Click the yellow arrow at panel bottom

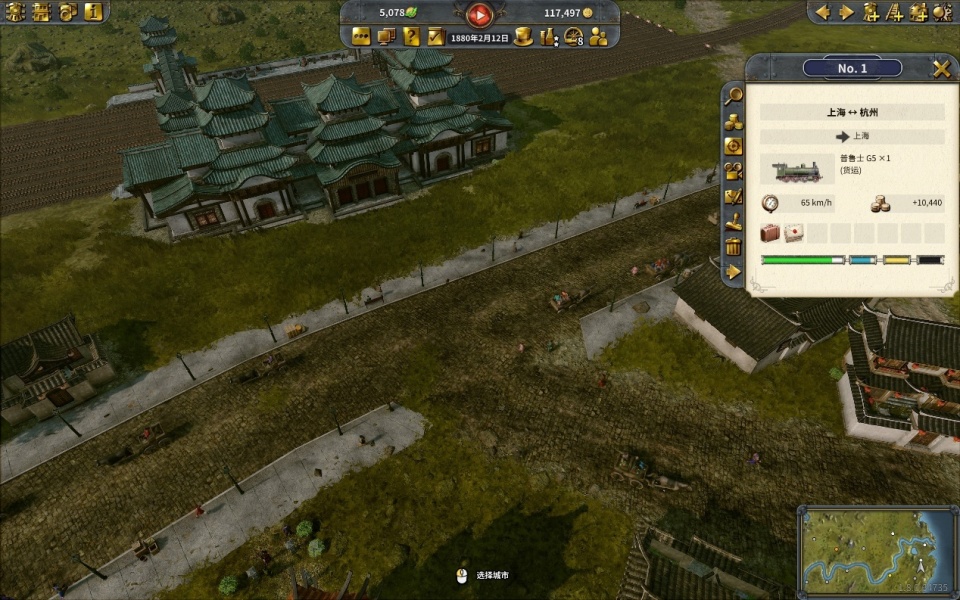(733, 271)
